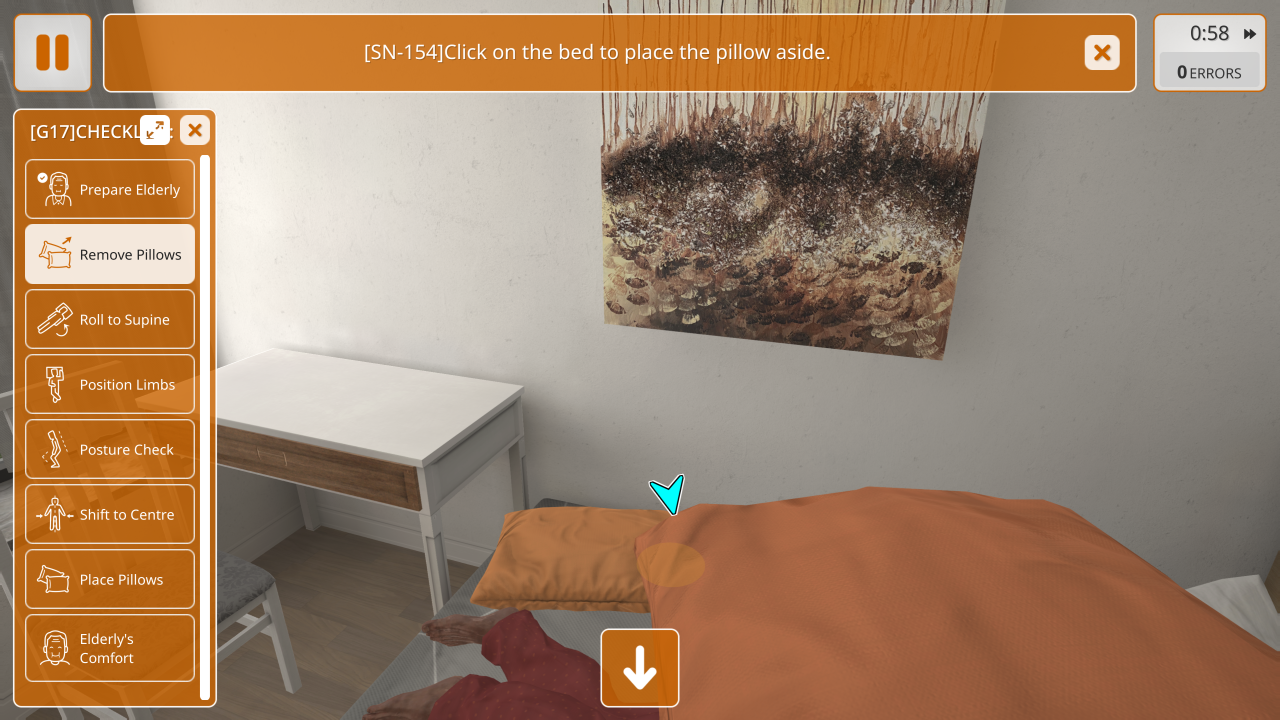Fast-forward the timer
The width and height of the screenshot is (1280, 720).
(1250, 34)
